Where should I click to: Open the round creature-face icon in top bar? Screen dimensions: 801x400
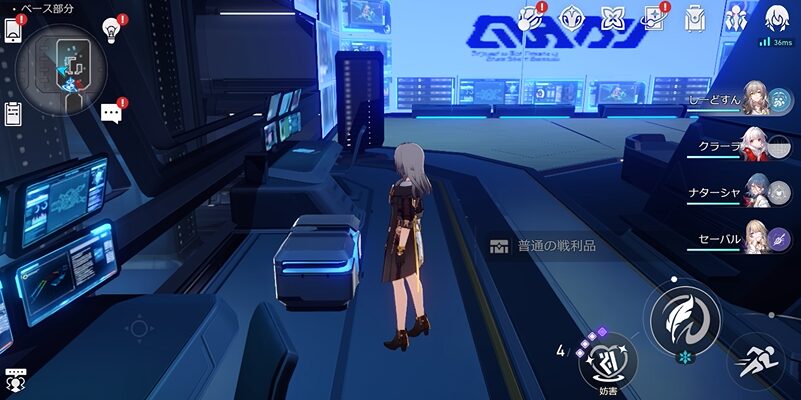click(x=571, y=17)
